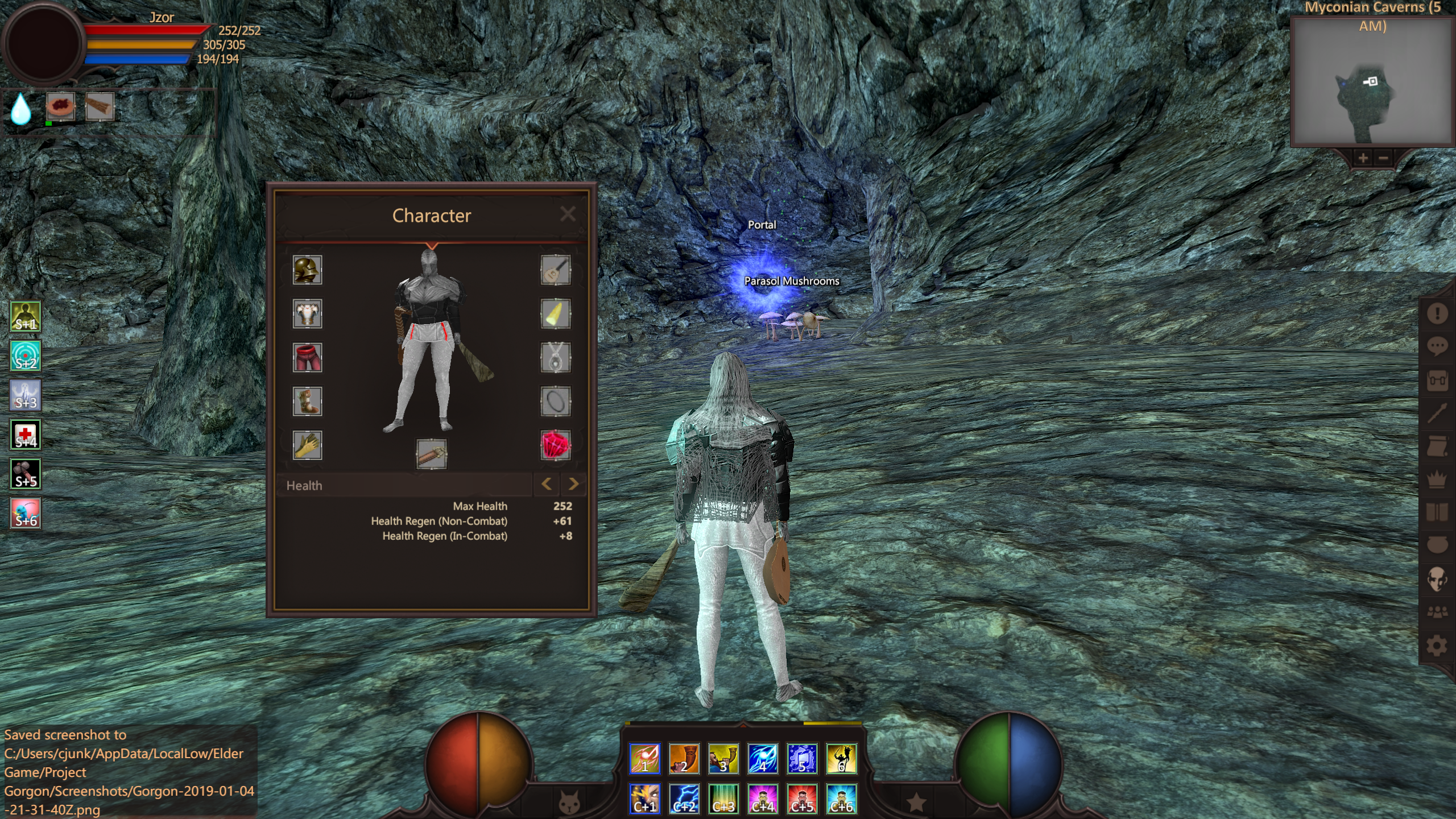
Task: Select the equipped bronze helmet slot
Action: (307, 270)
